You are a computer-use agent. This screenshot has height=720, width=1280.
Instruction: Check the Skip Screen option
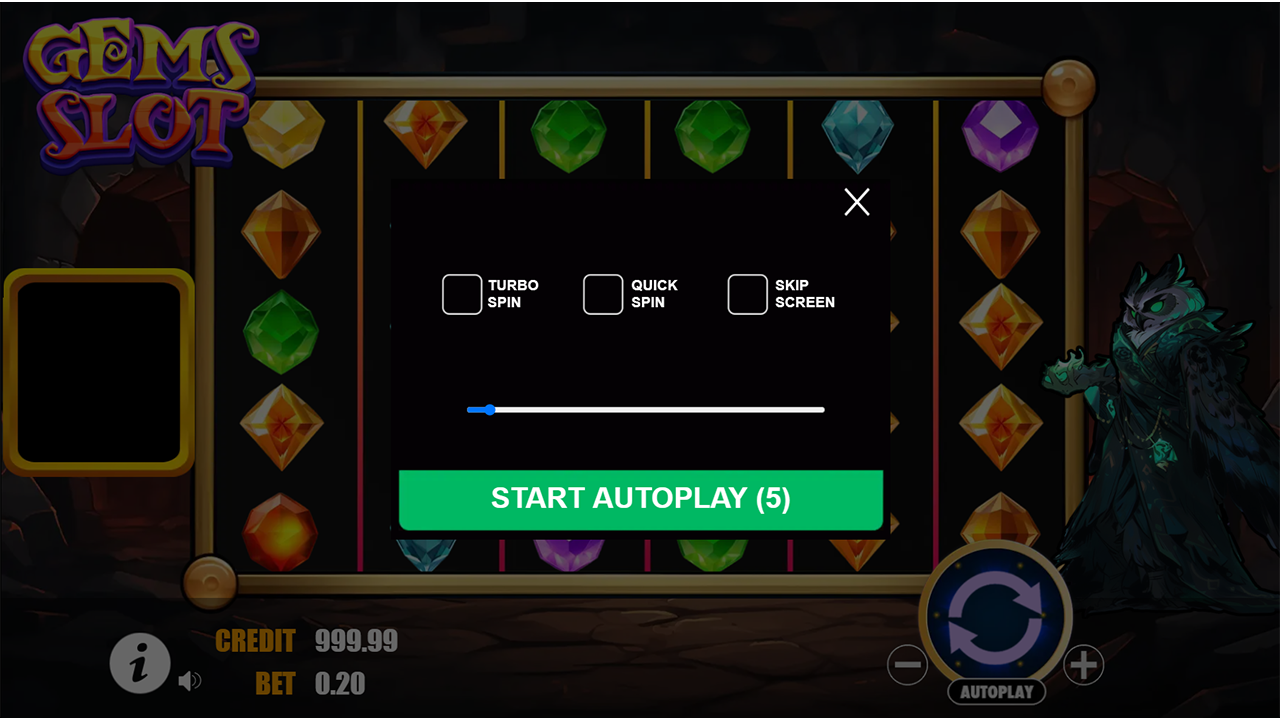coord(747,293)
